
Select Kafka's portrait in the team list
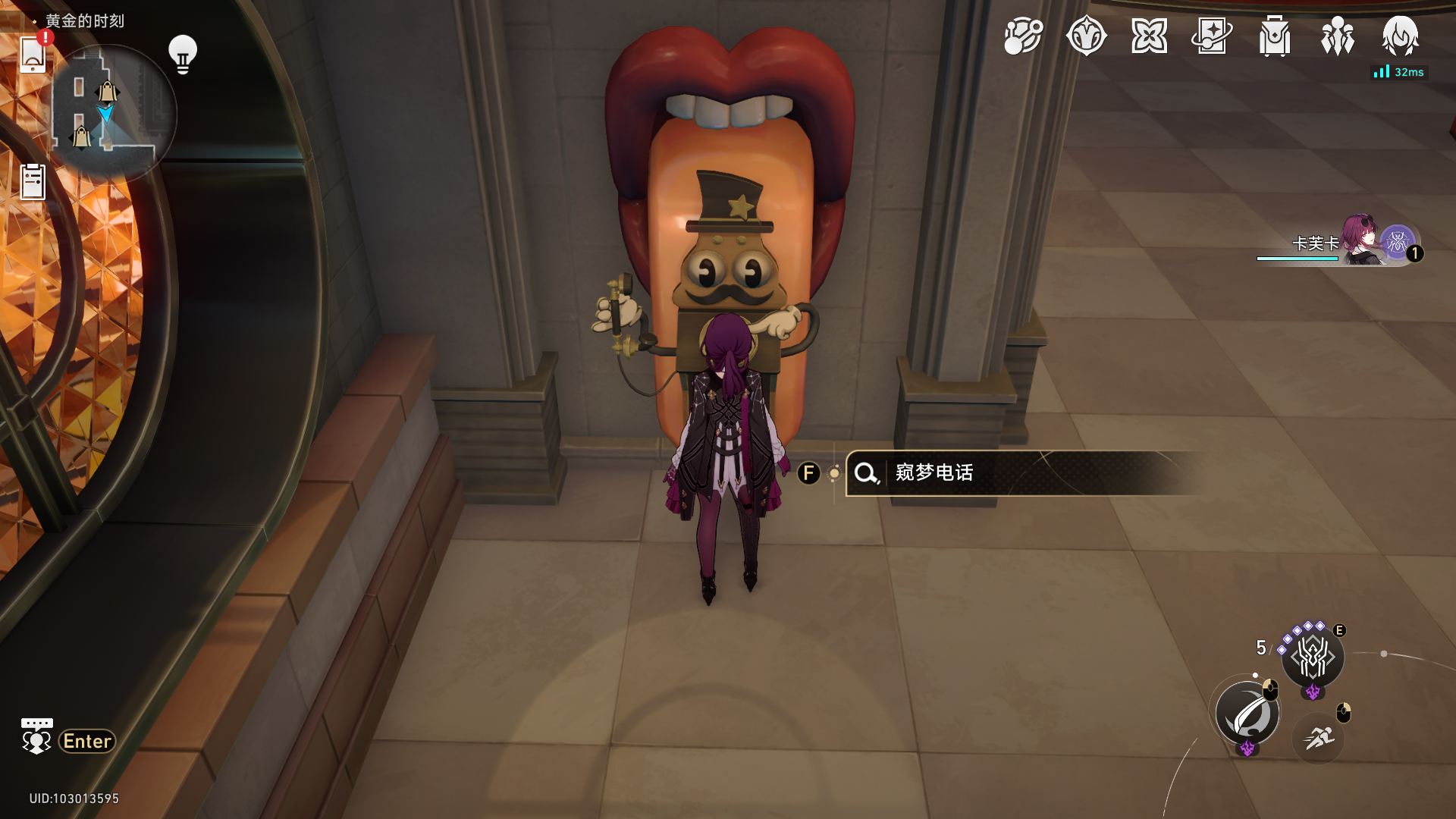[1362, 241]
